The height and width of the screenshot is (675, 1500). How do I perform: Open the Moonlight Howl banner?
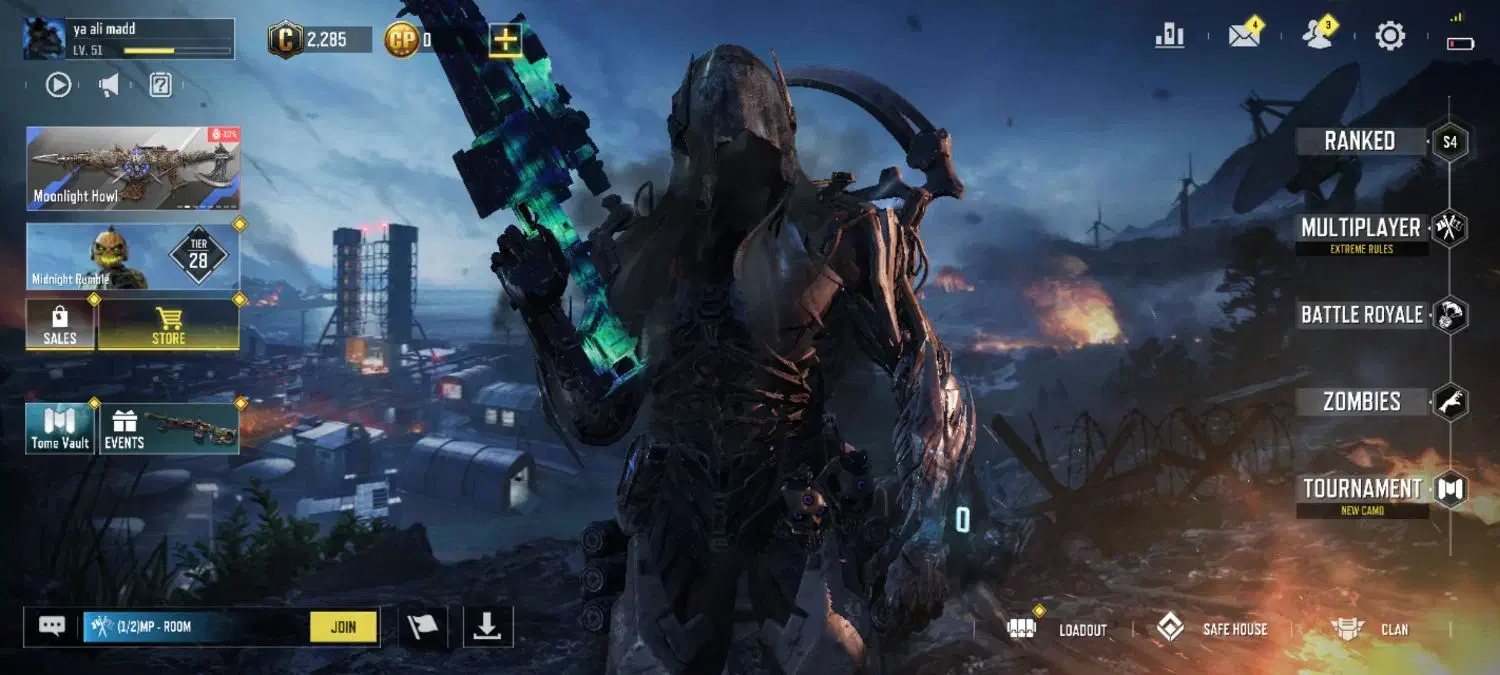(133, 168)
